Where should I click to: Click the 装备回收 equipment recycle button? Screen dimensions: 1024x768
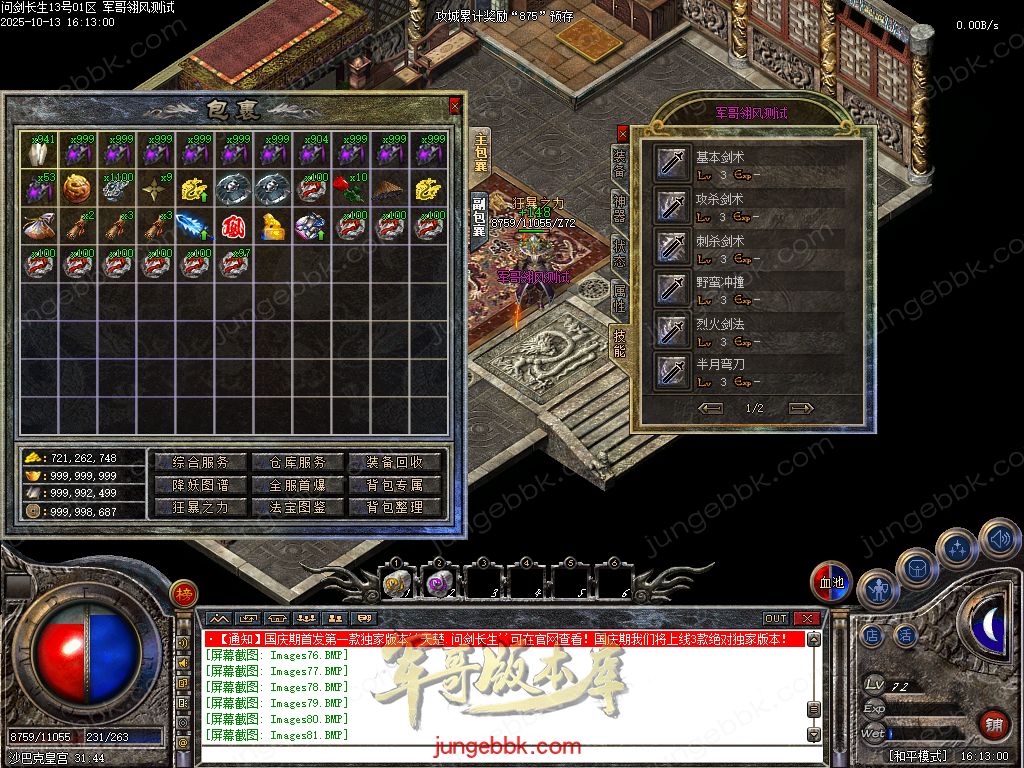pyautogui.click(x=394, y=462)
